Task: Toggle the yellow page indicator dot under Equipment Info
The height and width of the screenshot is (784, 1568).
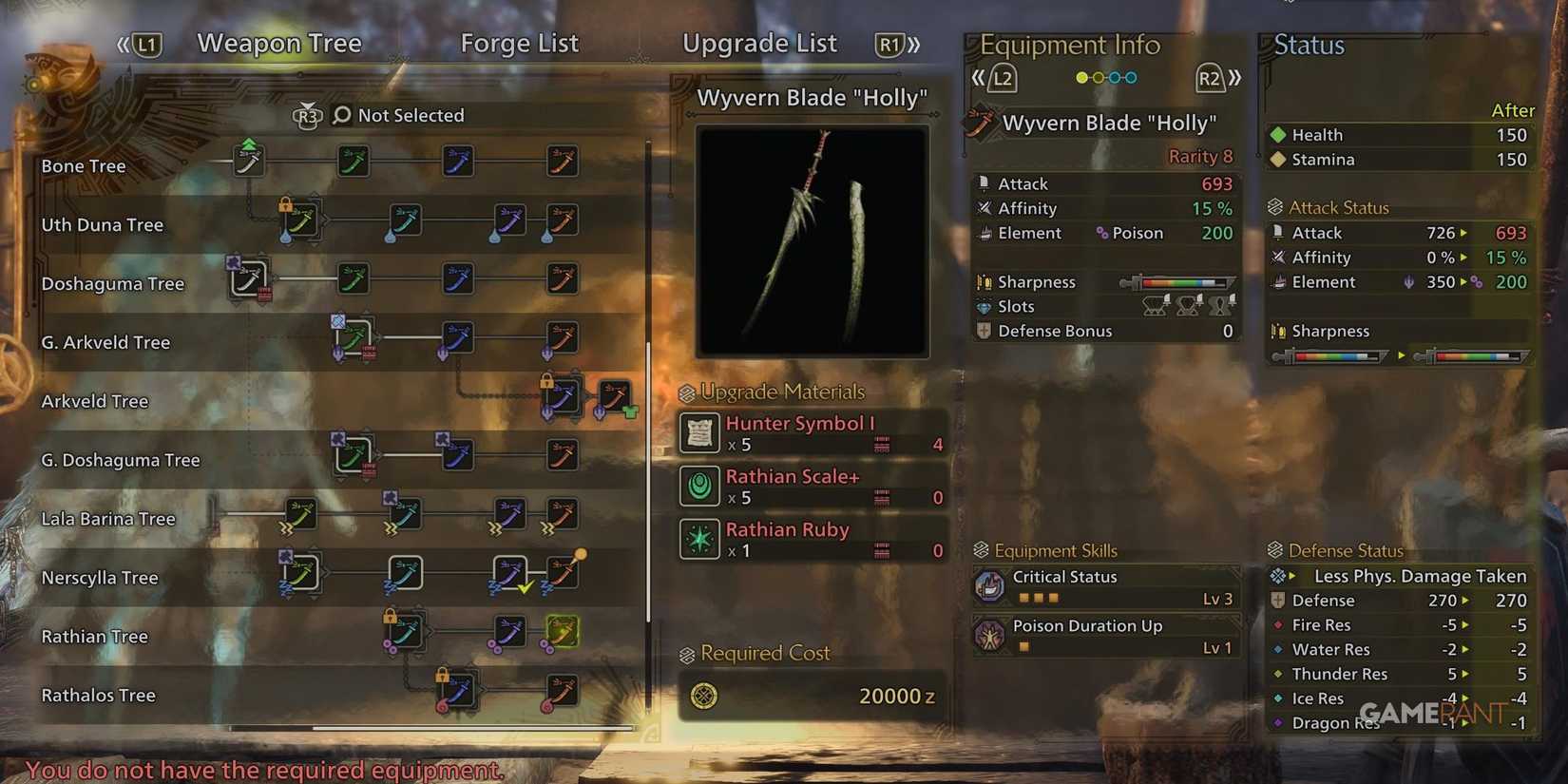Action: click(x=1081, y=78)
